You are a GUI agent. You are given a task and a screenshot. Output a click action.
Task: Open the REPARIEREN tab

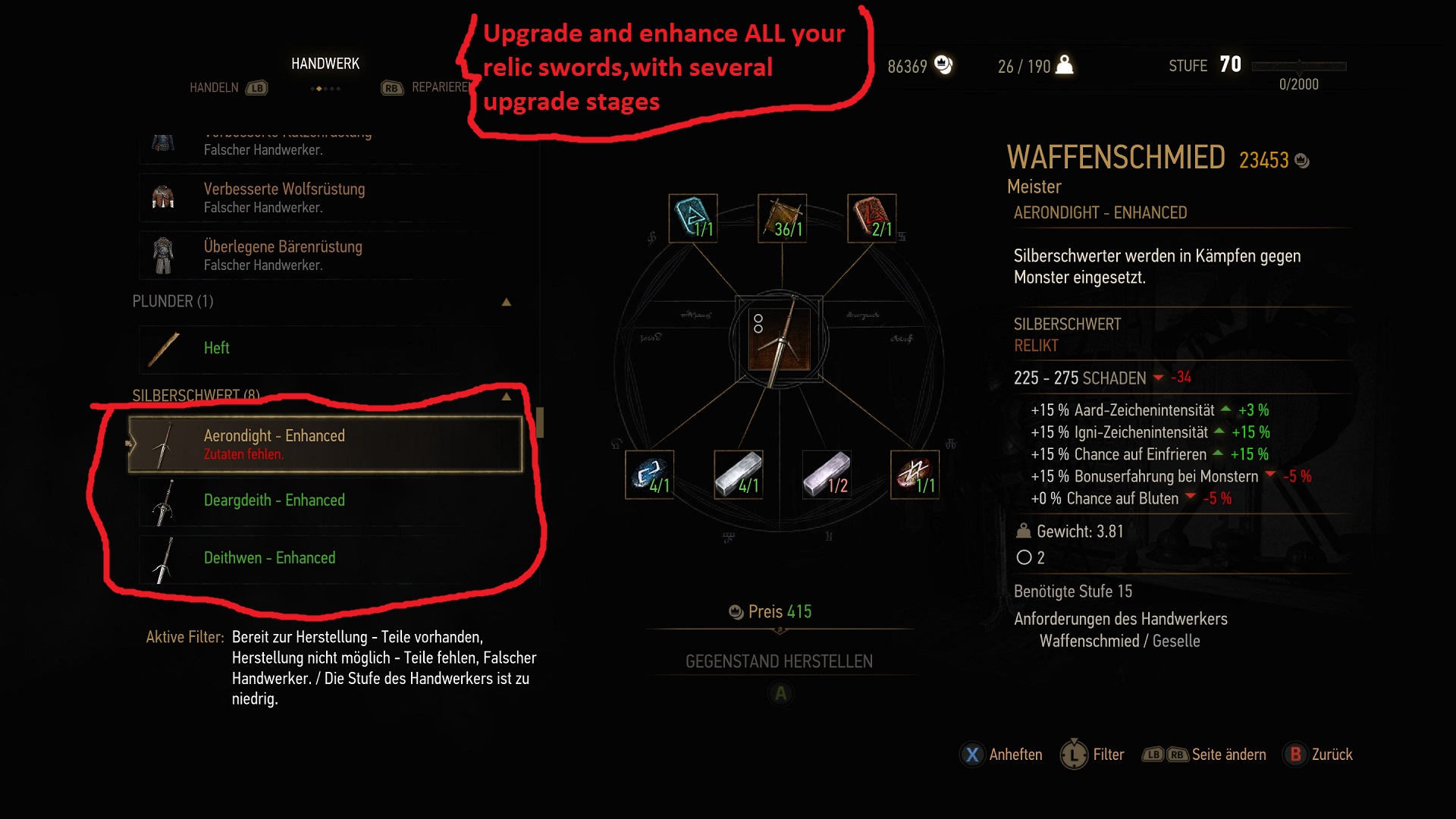tap(444, 87)
